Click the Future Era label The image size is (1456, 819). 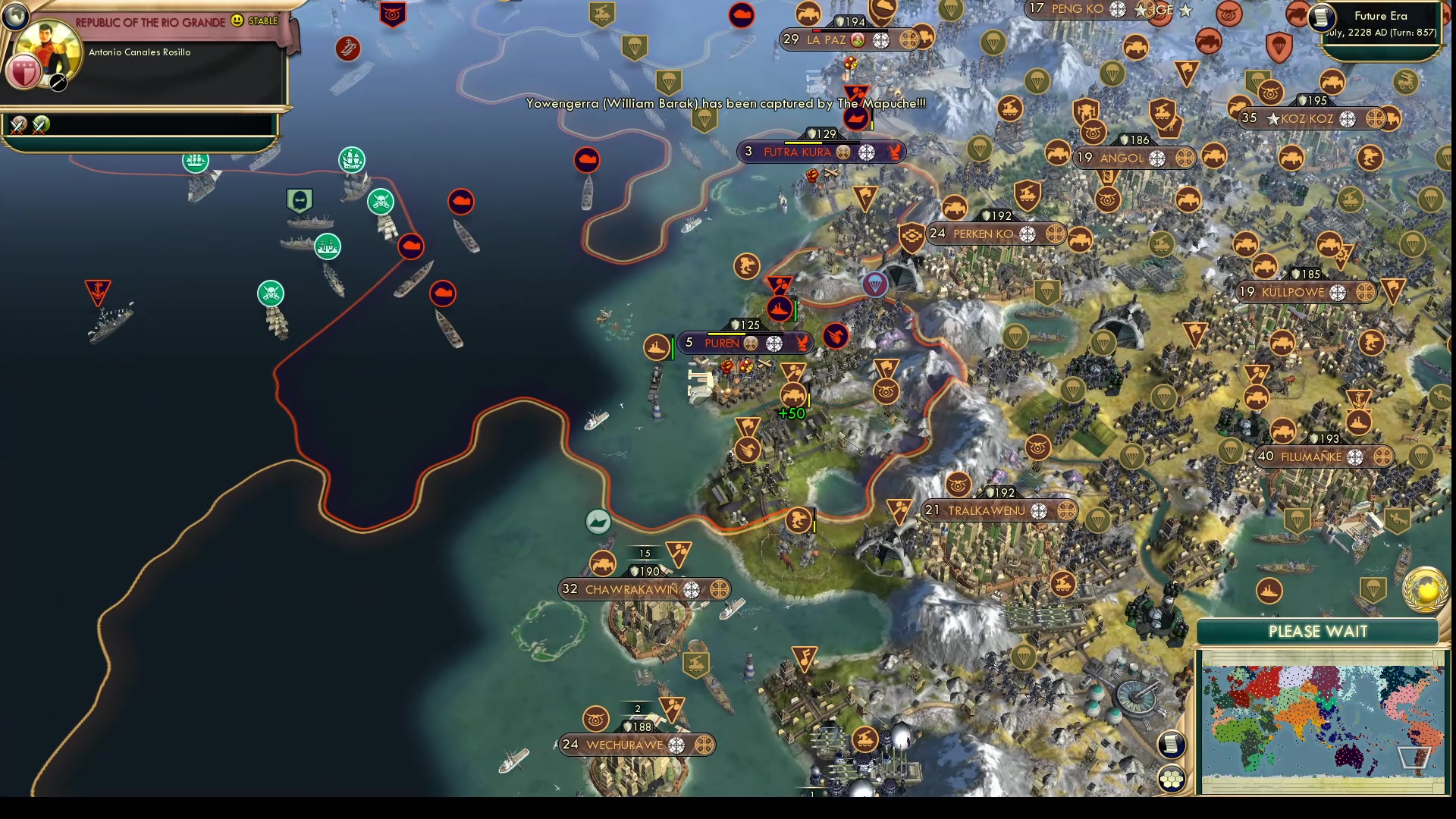click(x=1380, y=15)
